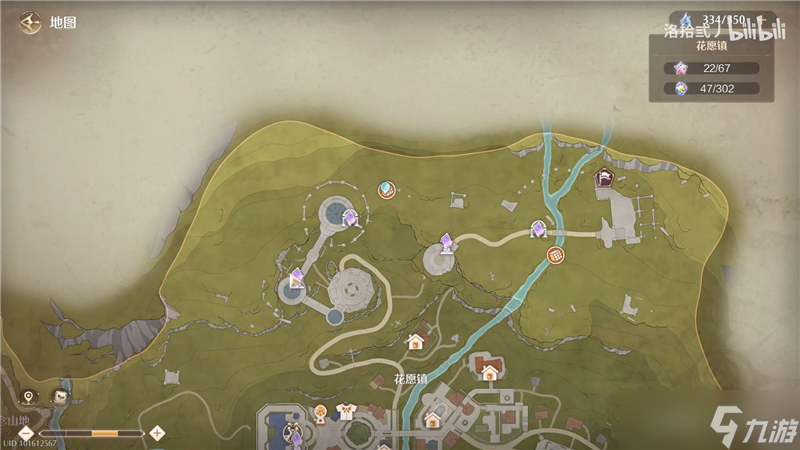
Task: Select the white shirt clothing shop marker
Action: [x=348, y=410]
